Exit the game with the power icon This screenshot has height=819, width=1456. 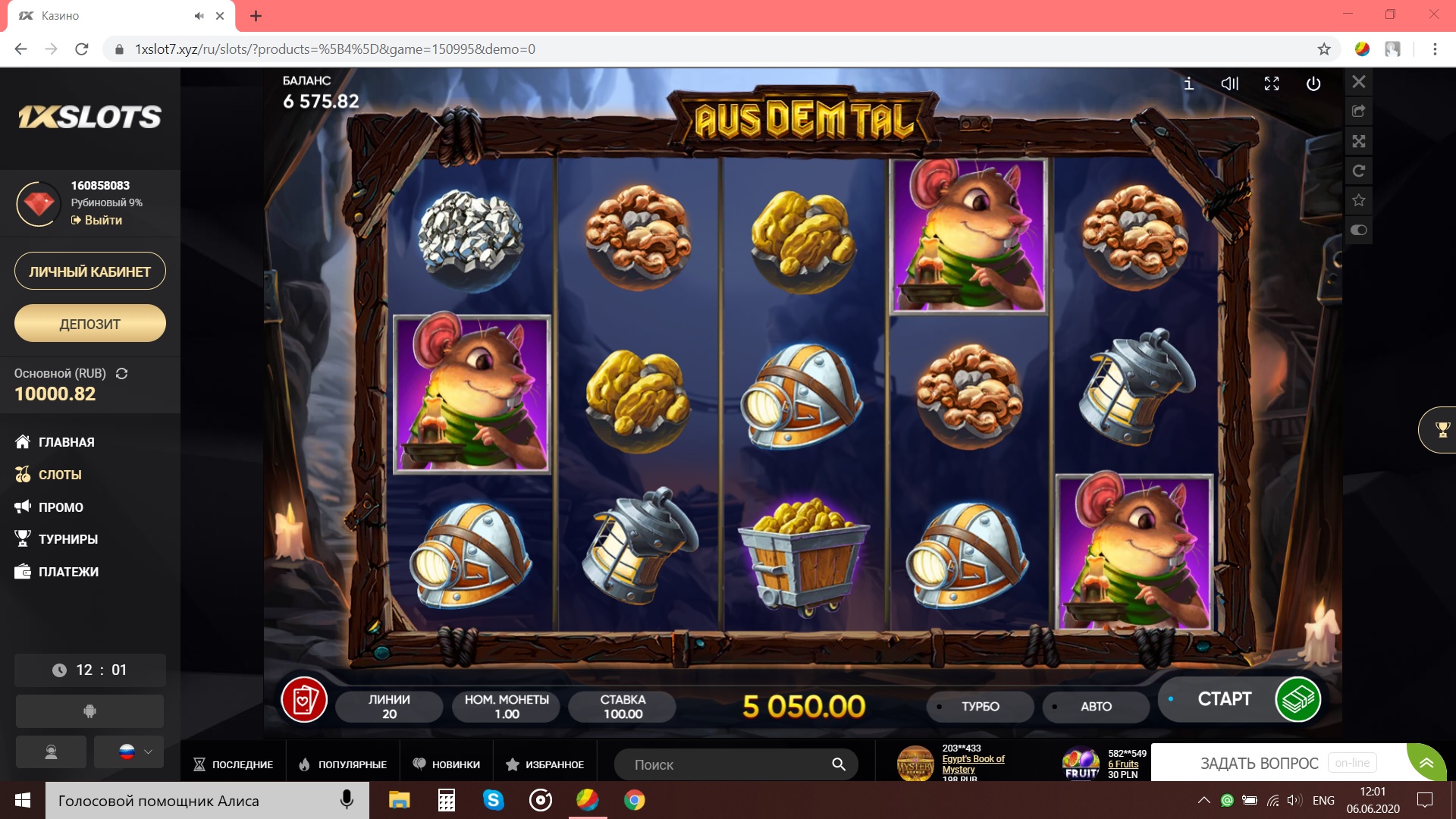coord(1313,84)
